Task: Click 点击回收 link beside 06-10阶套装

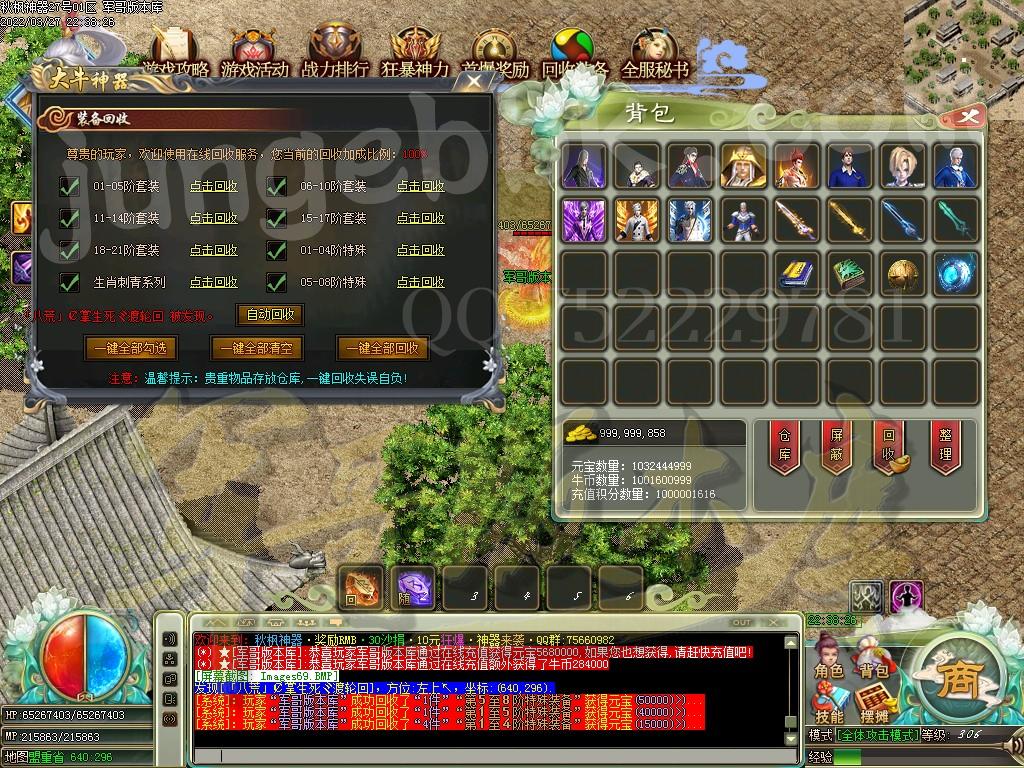Action: (x=421, y=186)
